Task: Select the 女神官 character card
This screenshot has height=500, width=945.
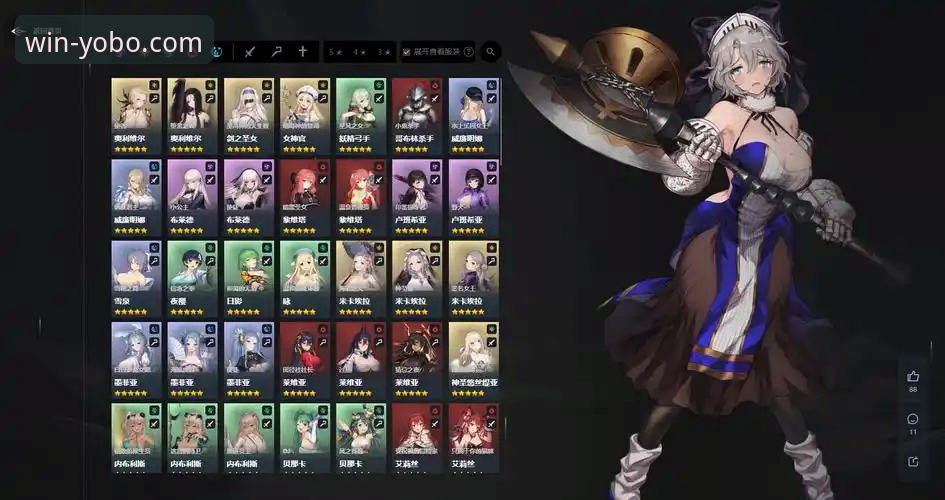Action: [x=304, y=114]
